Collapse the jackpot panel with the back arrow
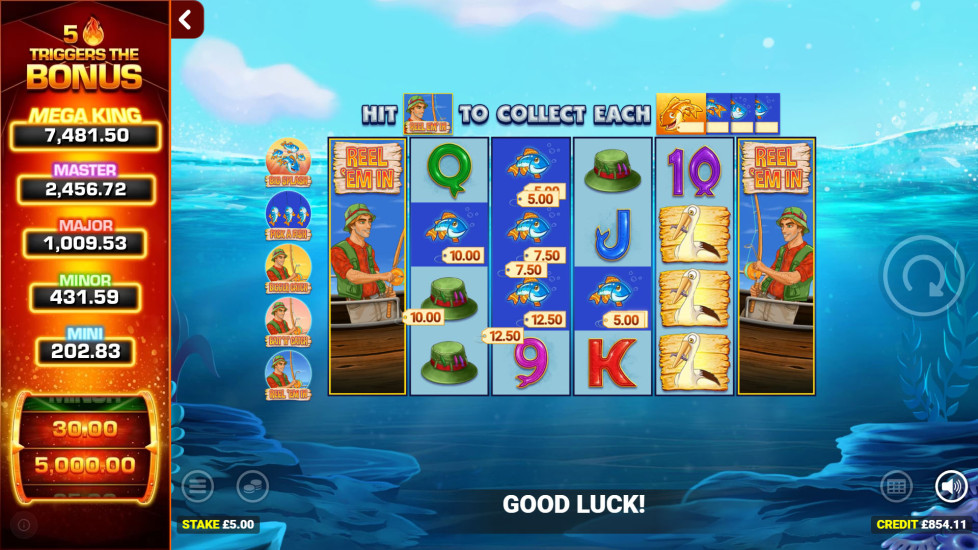Image resolution: width=978 pixels, height=550 pixels. pyautogui.click(x=186, y=19)
